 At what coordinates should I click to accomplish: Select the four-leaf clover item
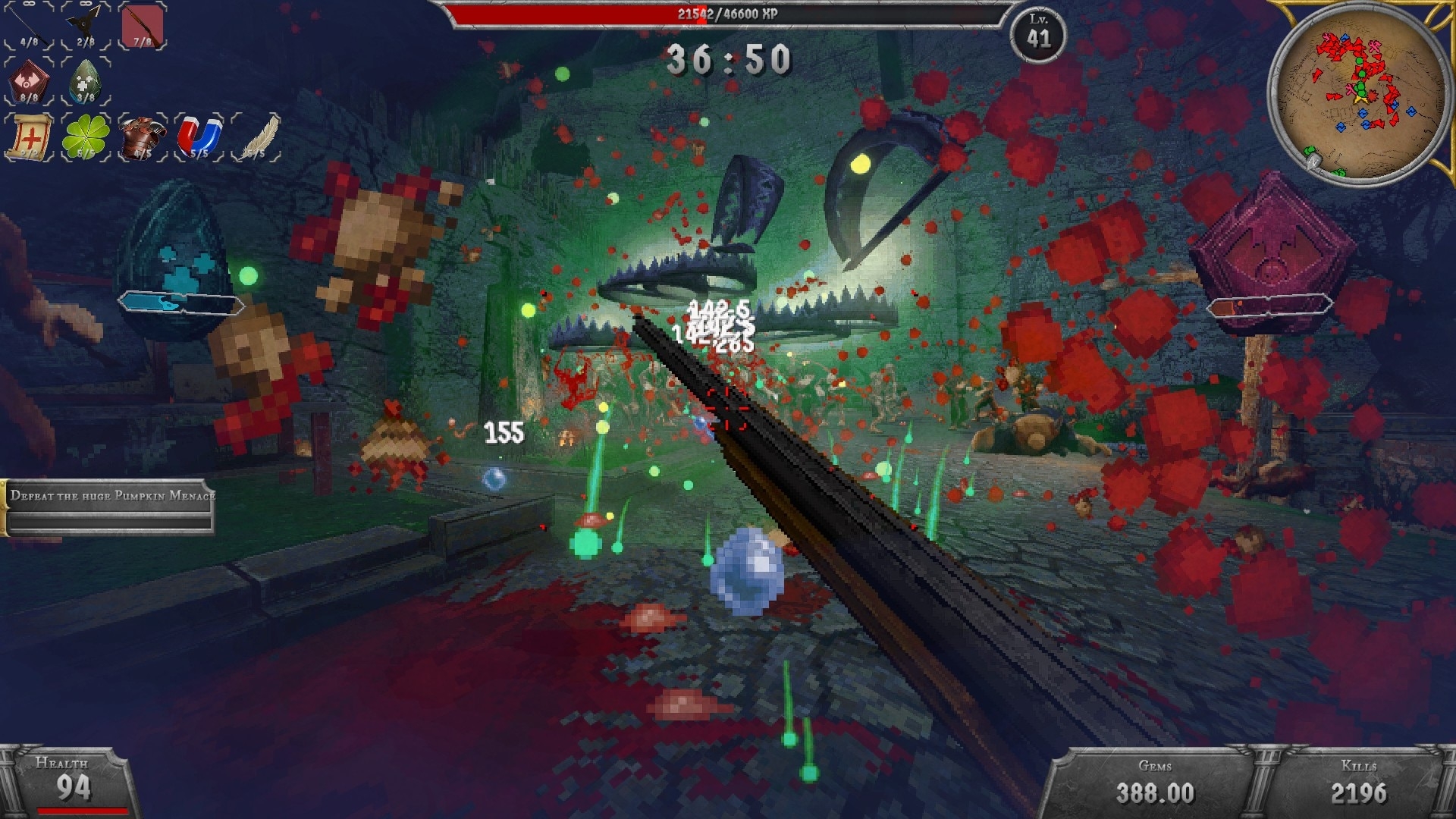click(x=86, y=137)
